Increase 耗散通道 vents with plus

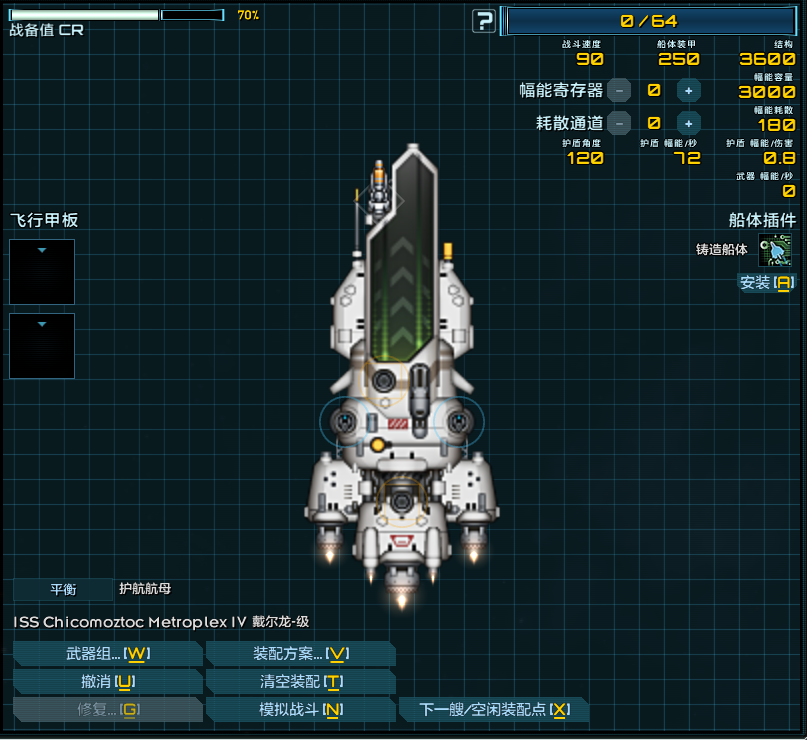coord(688,123)
